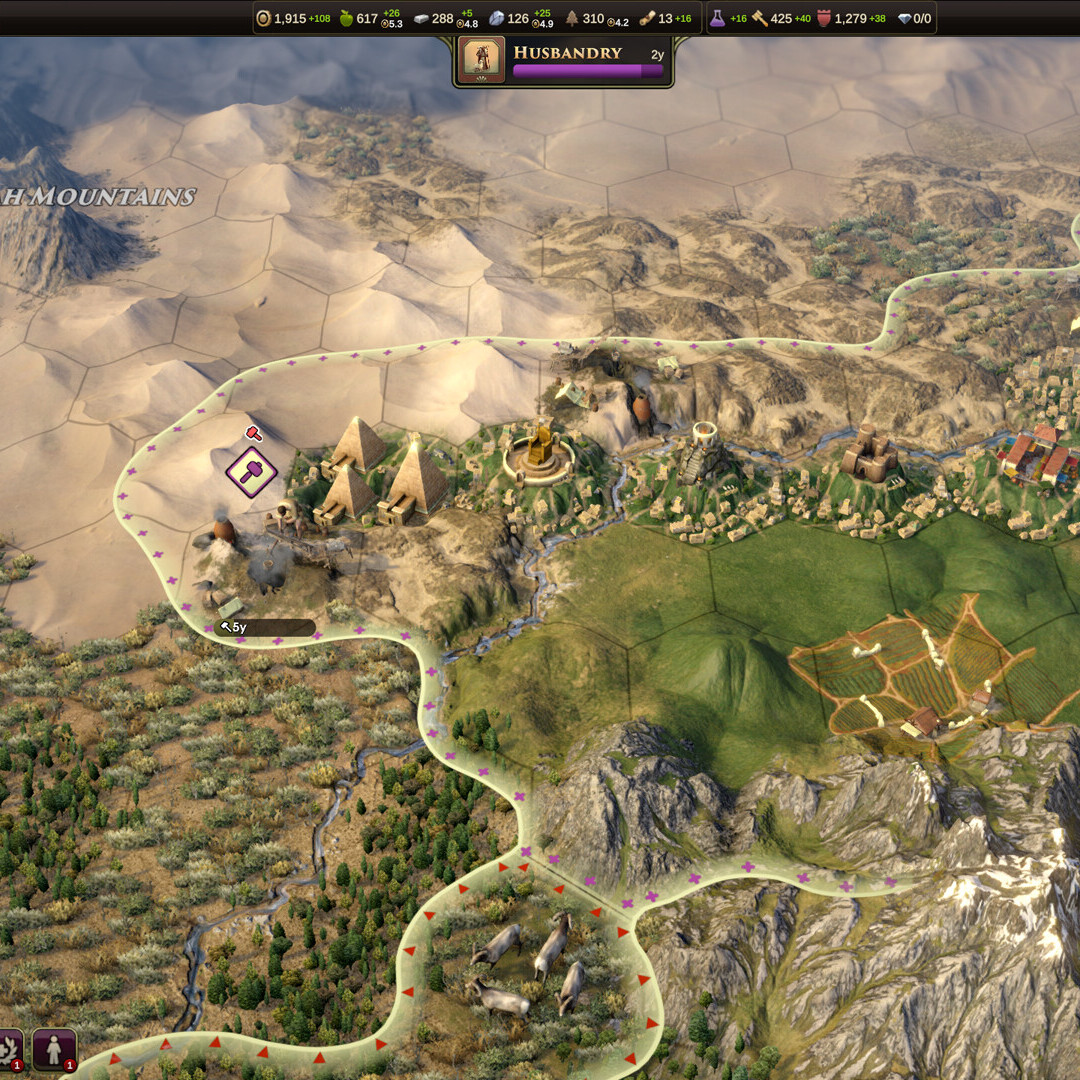Click the diamond luxury counter icon
Viewport: 1080px width, 1080px height.
pos(904,18)
